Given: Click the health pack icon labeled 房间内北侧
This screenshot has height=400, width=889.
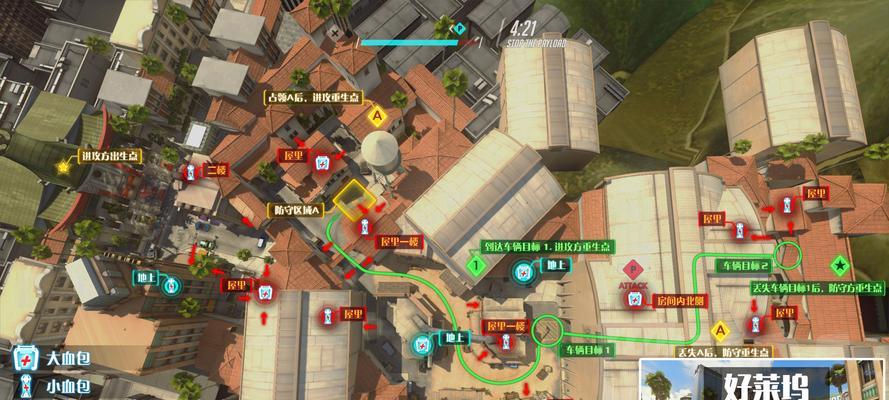Looking at the screenshot, I should pyautogui.click(x=634, y=300).
